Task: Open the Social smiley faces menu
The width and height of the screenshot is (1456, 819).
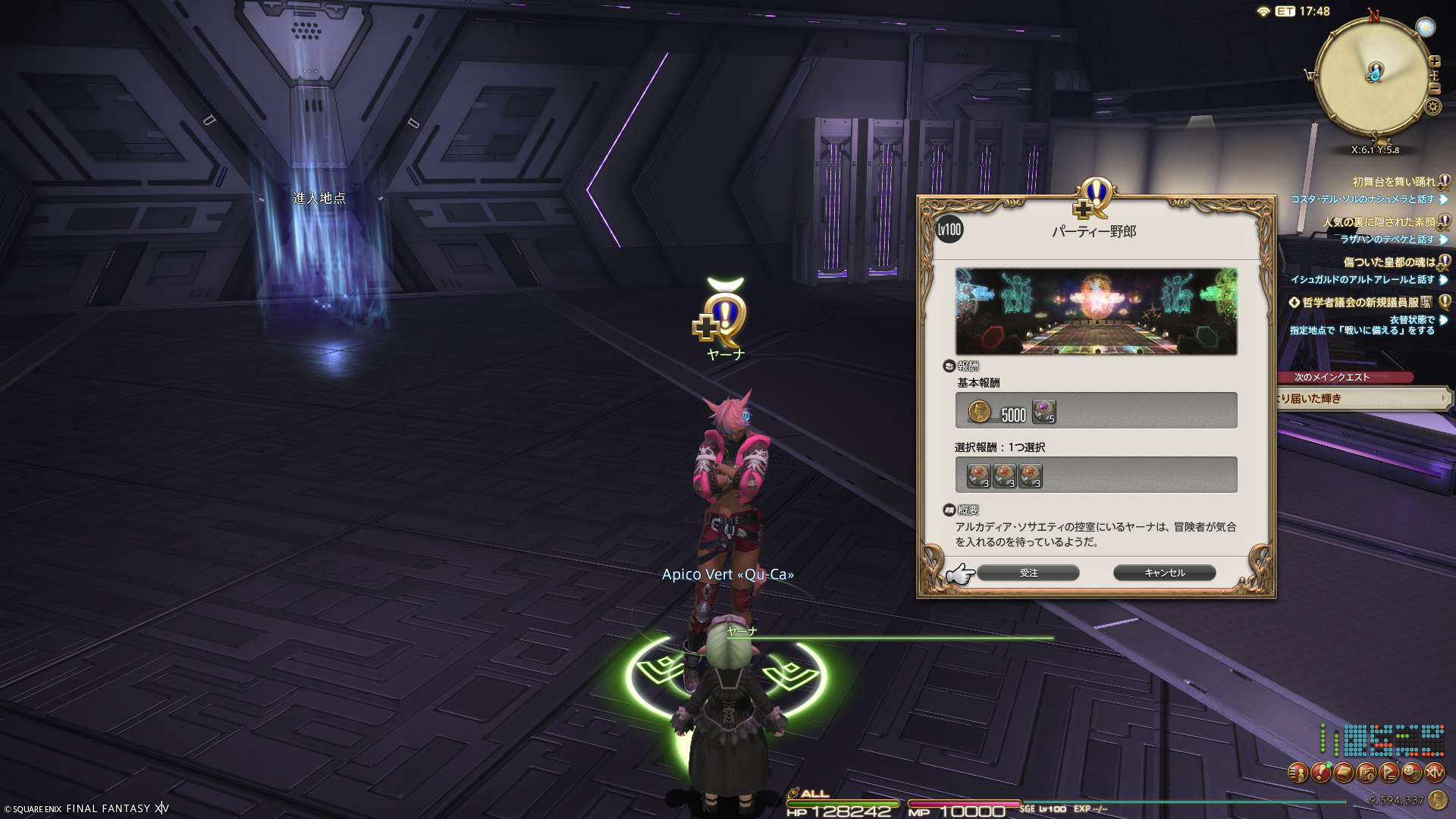Action: click(1411, 773)
